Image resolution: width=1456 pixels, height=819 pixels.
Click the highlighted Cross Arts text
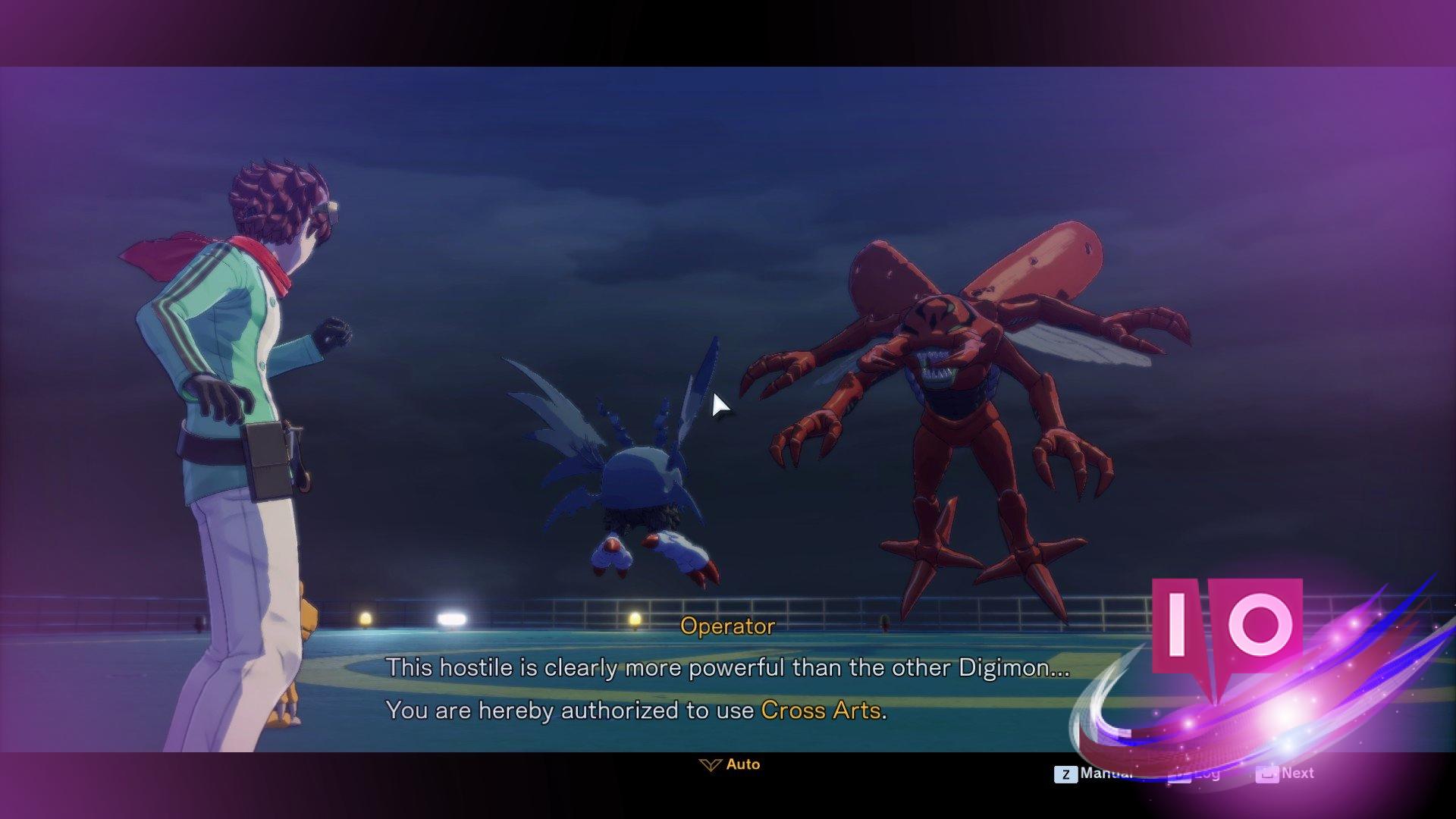point(821,711)
